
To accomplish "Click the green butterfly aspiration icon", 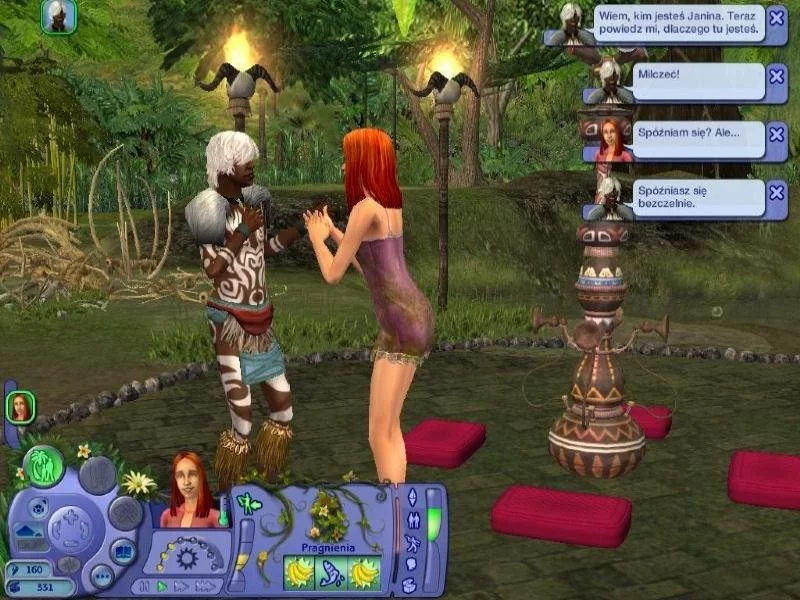I will (x=243, y=504).
